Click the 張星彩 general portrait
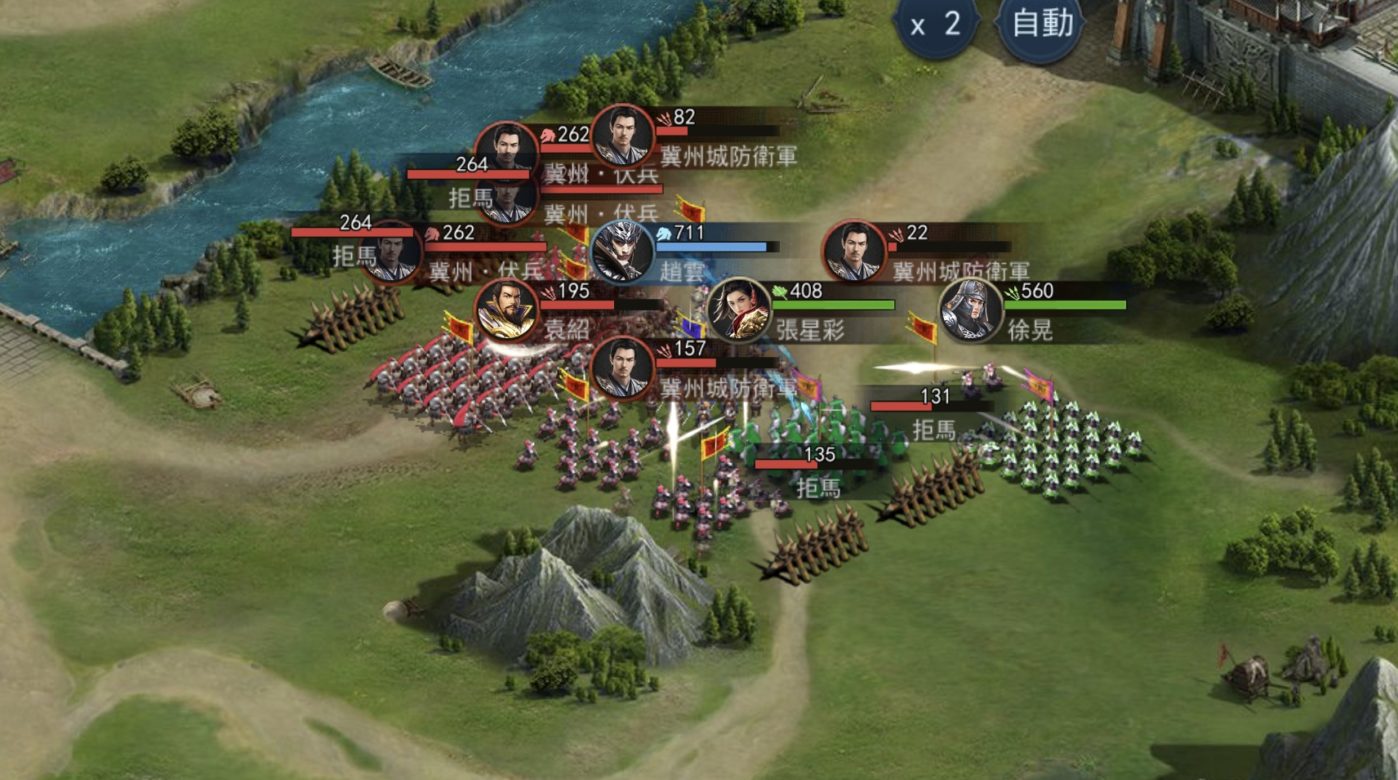The height and width of the screenshot is (780, 1398). [739, 309]
